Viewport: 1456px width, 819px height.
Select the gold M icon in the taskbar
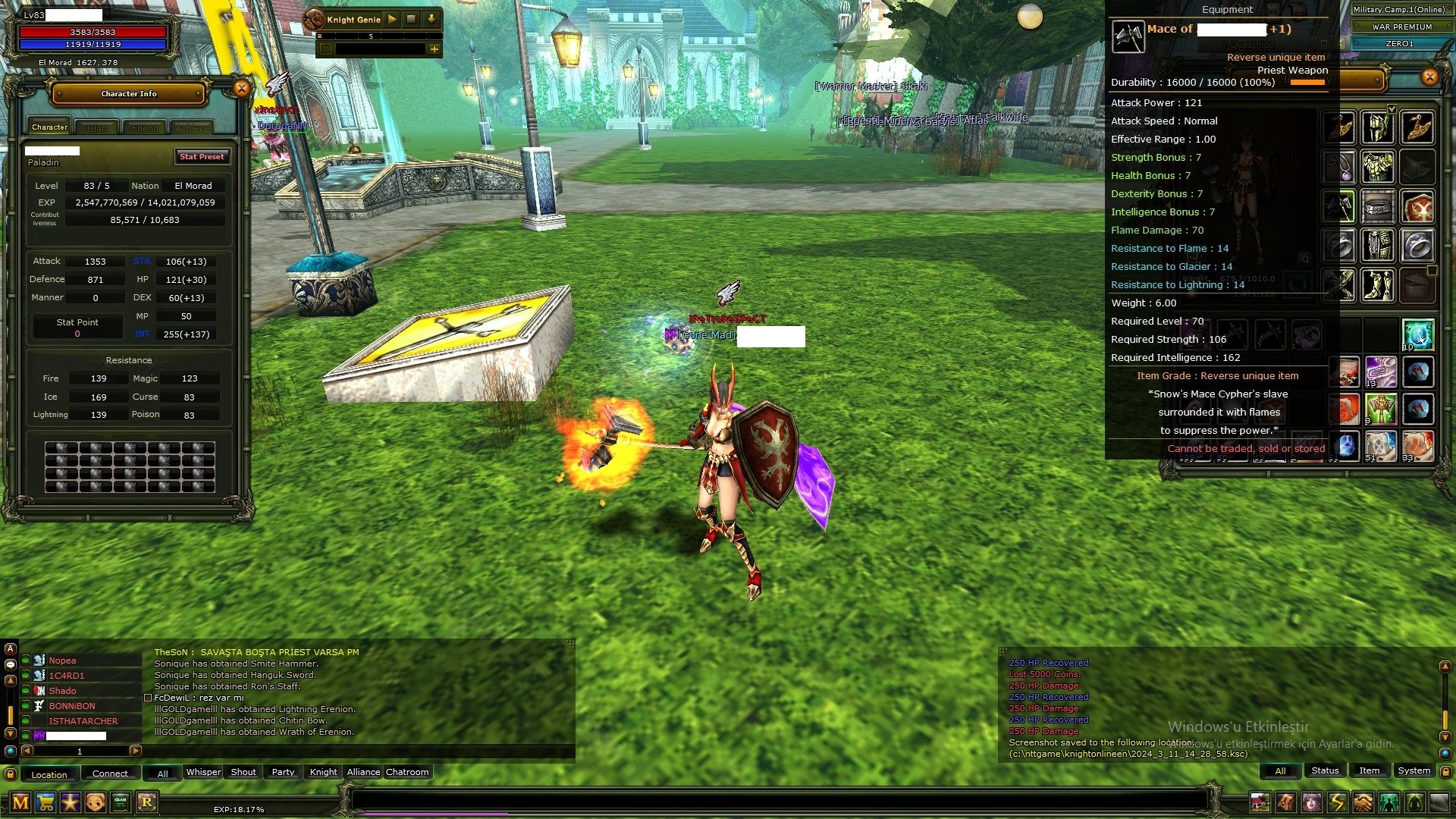[19, 802]
